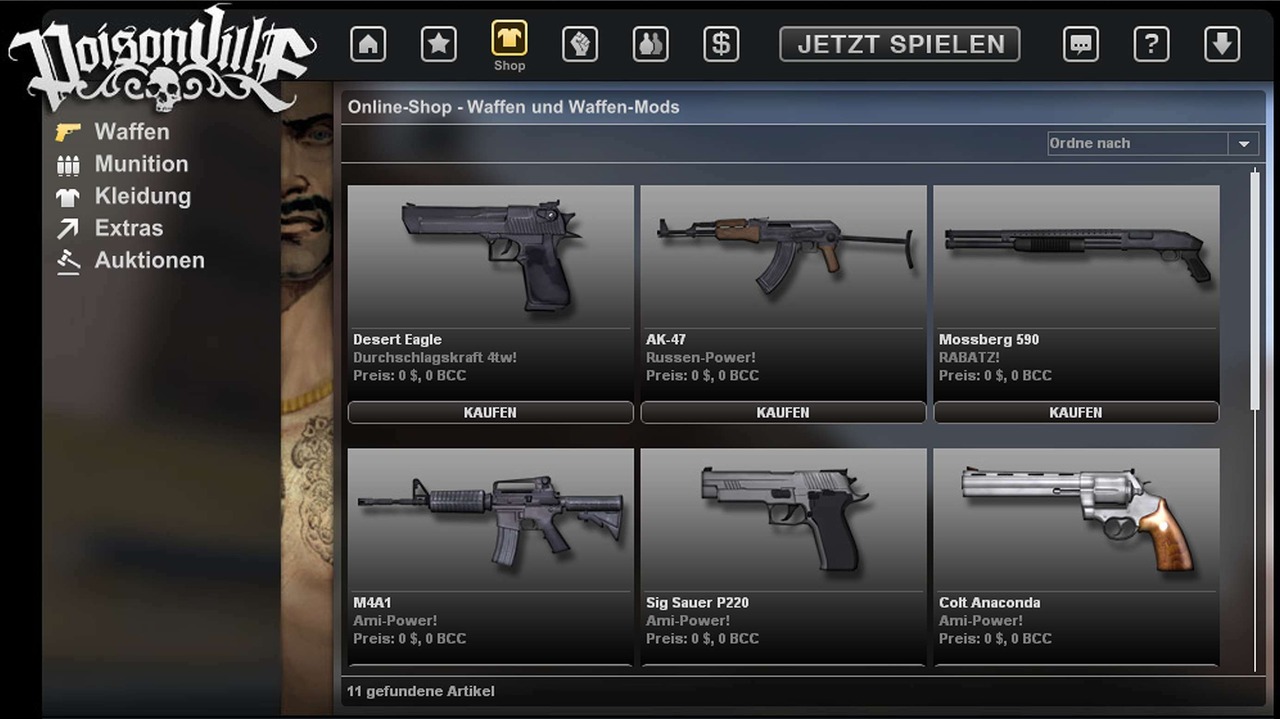Choose the Waffen shop category

(x=131, y=132)
